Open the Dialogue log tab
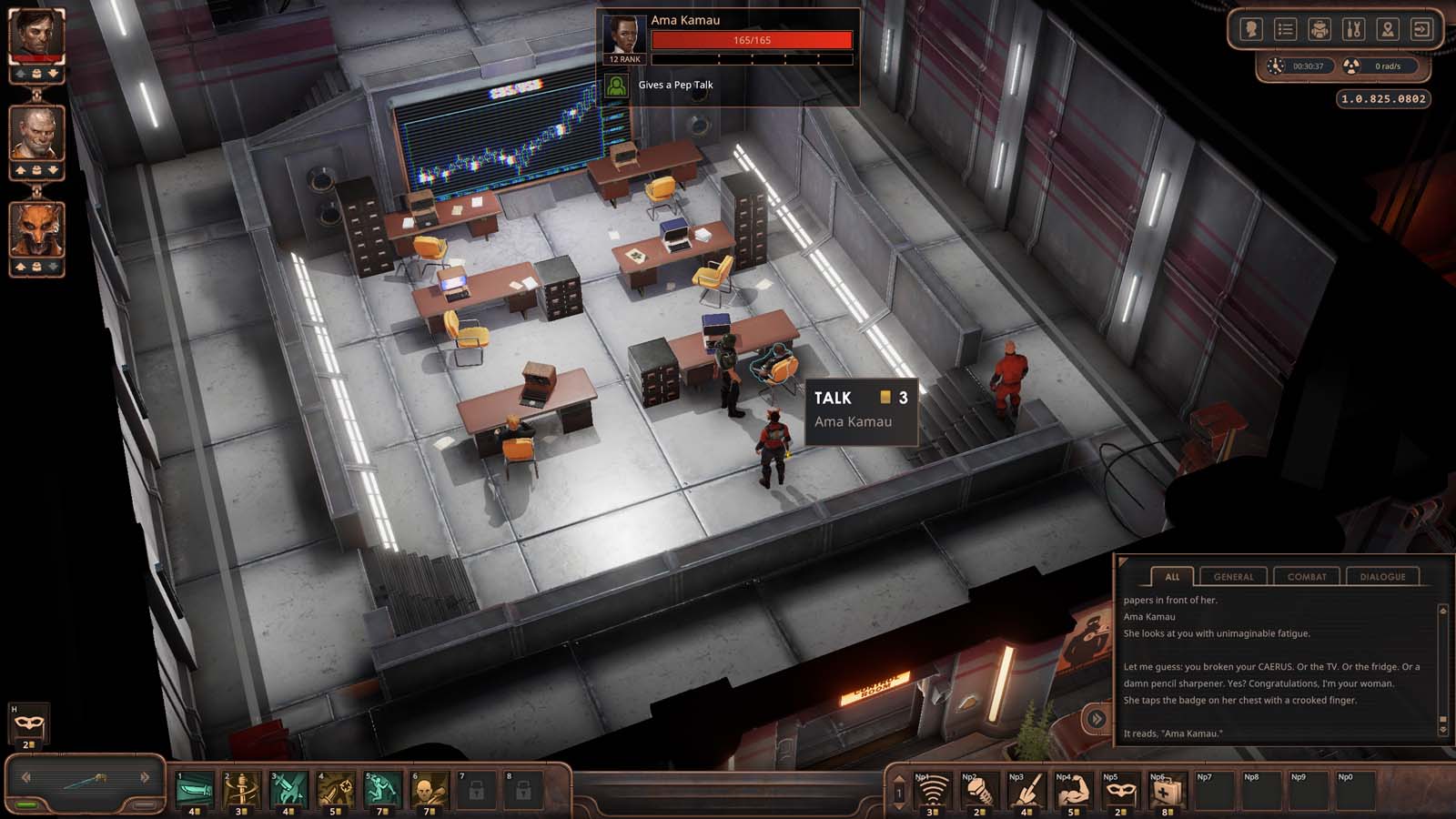 tap(1382, 576)
